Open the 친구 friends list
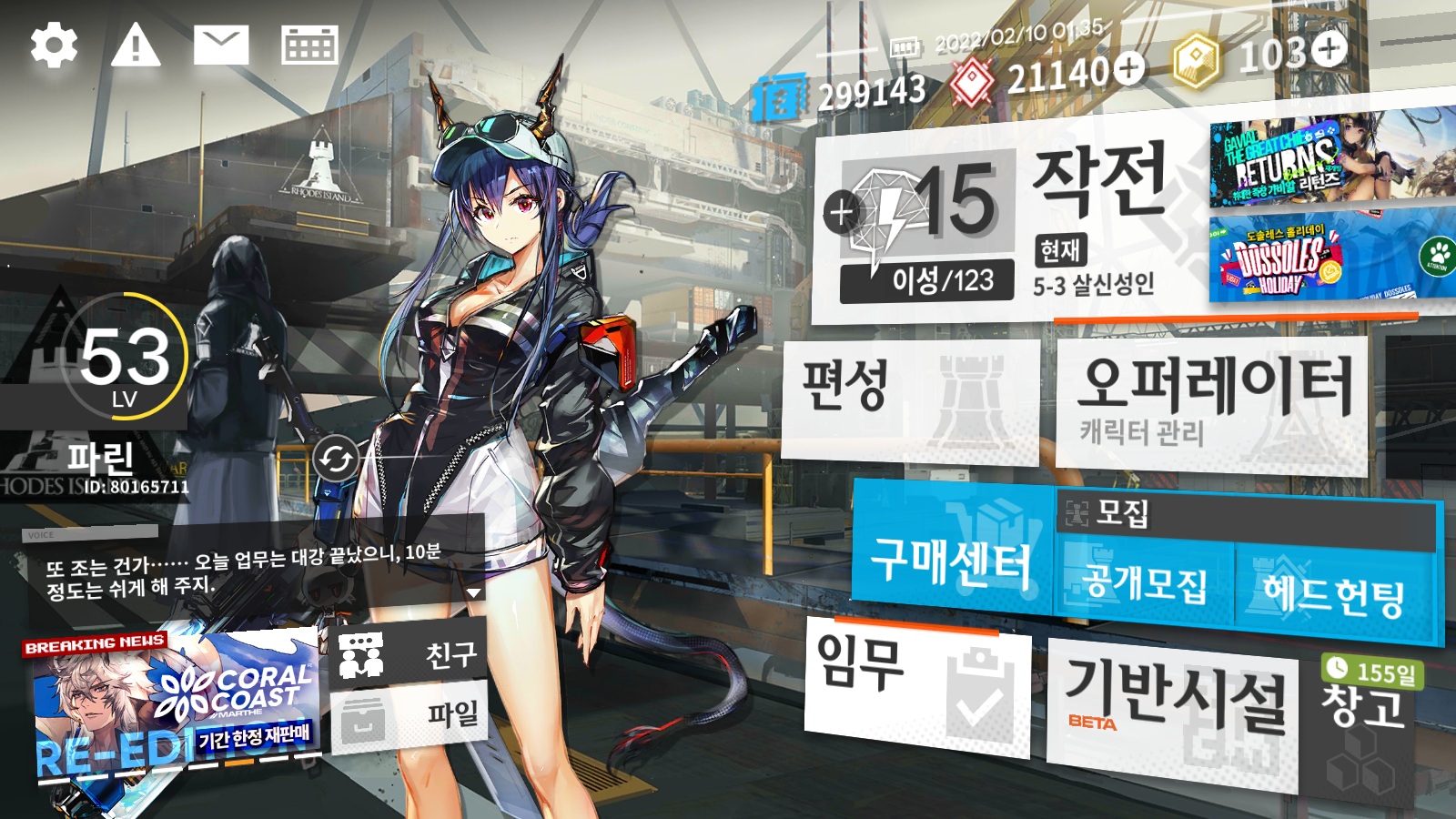 [x=411, y=654]
